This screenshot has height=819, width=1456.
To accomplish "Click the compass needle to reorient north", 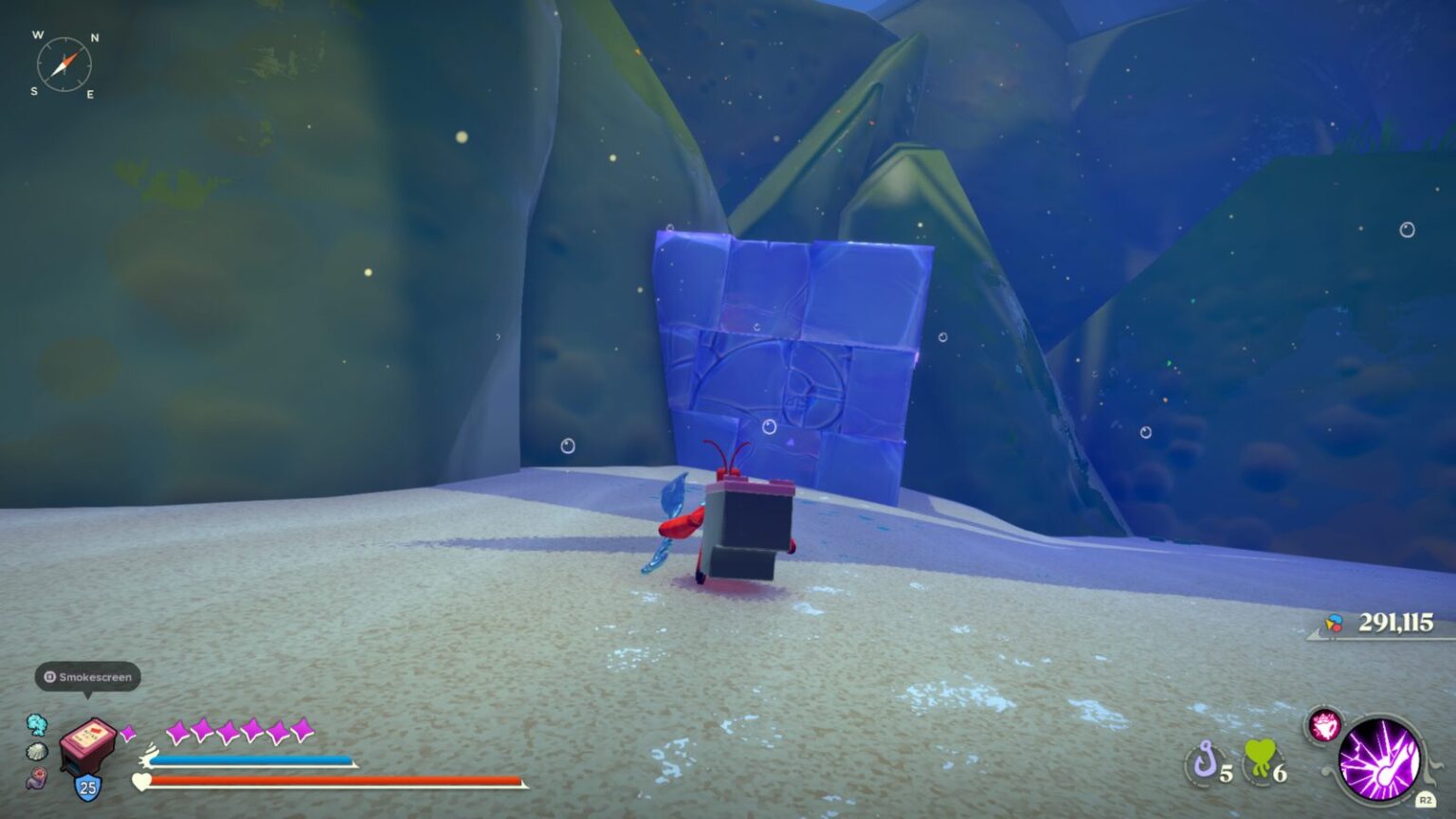I will pos(66,64).
